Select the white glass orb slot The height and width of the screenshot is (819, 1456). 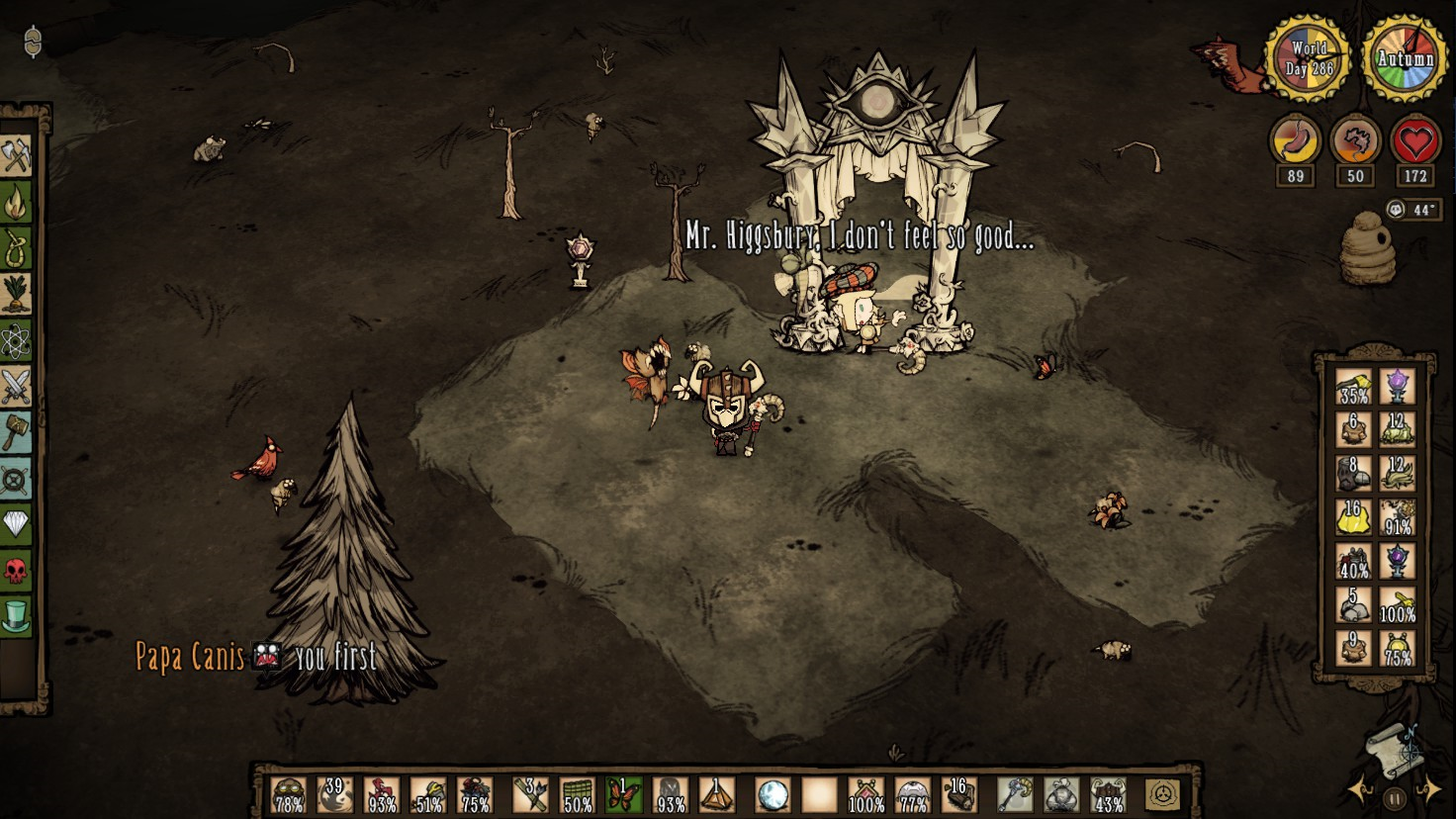point(773,794)
